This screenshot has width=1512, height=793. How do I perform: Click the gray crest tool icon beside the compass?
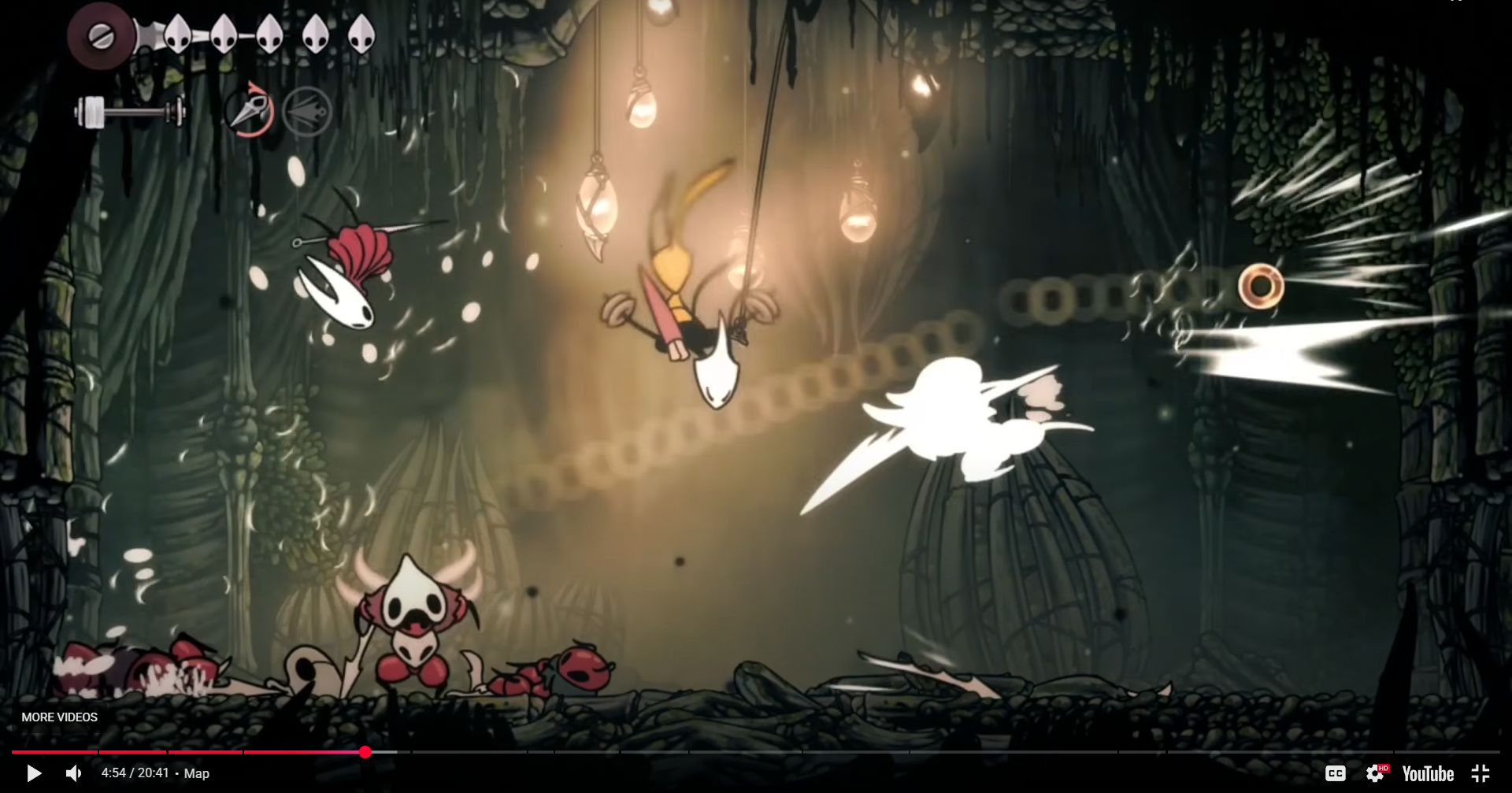click(306, 110)
